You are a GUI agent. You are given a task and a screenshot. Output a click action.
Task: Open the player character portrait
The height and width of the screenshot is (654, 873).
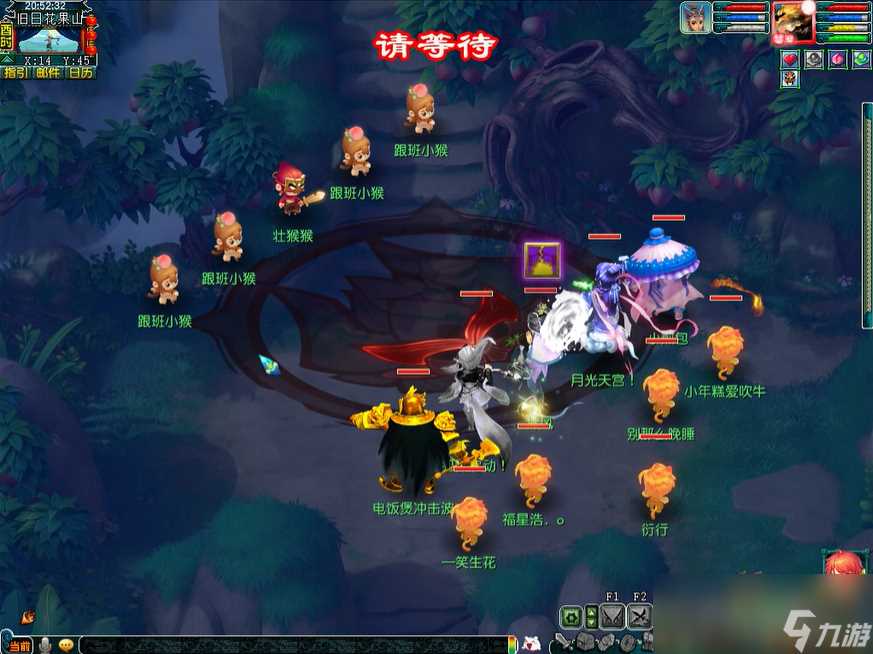pos(793,20)
